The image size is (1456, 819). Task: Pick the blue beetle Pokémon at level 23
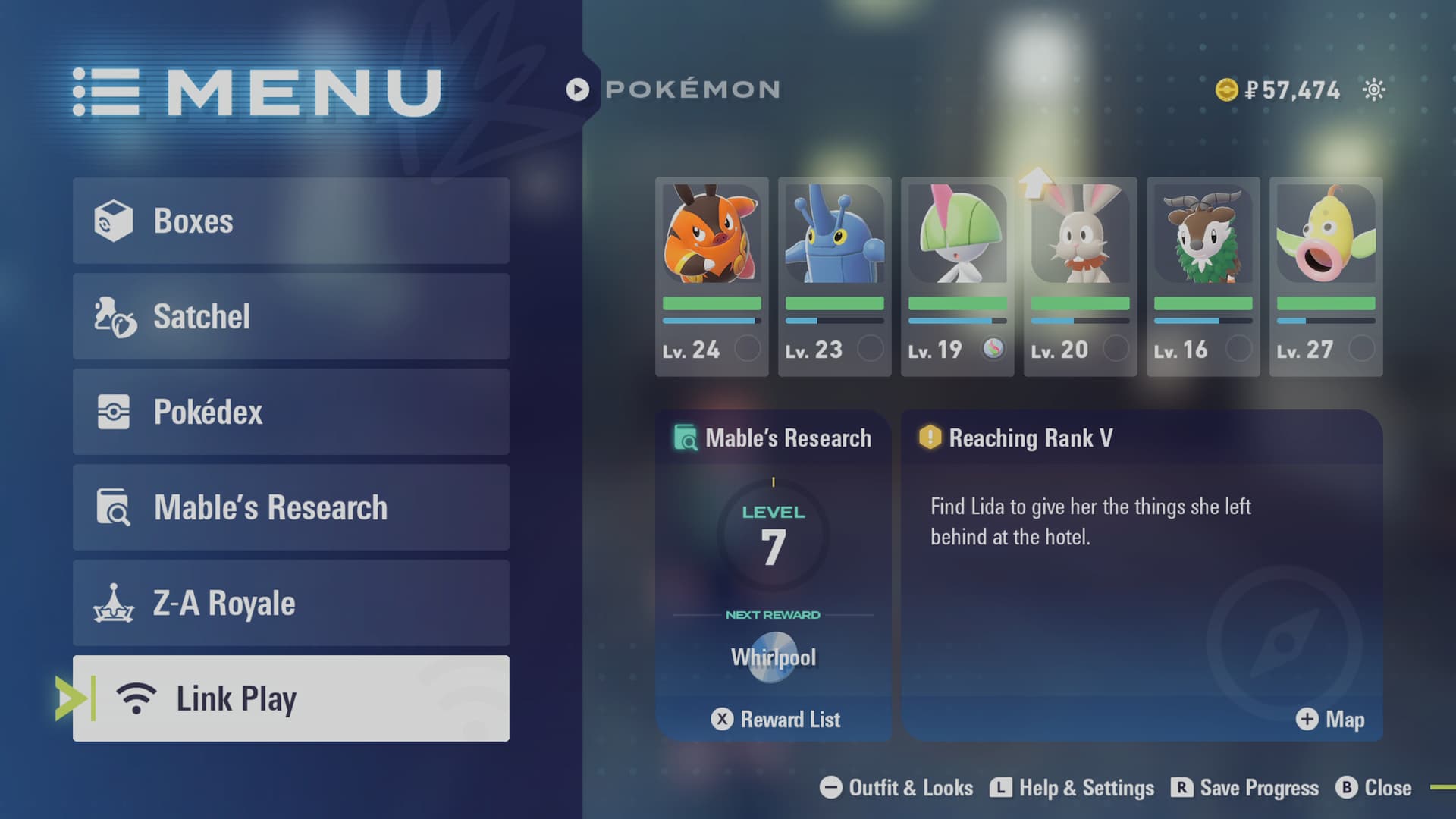[x=834, y=277]
